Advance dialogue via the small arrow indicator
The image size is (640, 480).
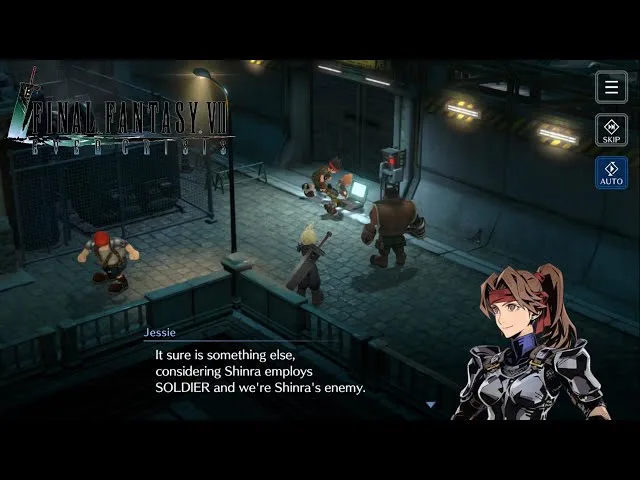click(431, 404)
